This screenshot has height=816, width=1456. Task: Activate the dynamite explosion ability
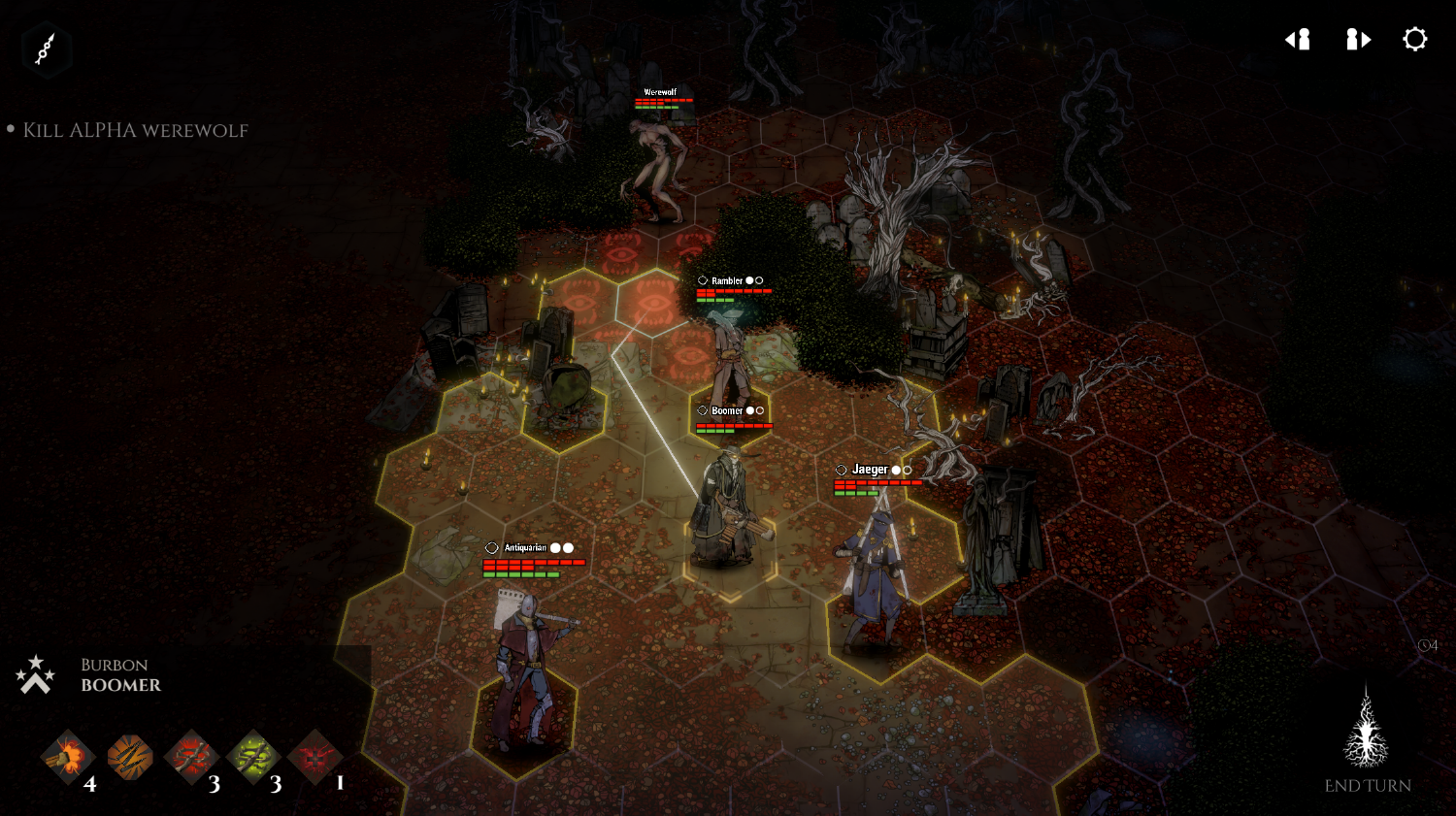(67, 758)
